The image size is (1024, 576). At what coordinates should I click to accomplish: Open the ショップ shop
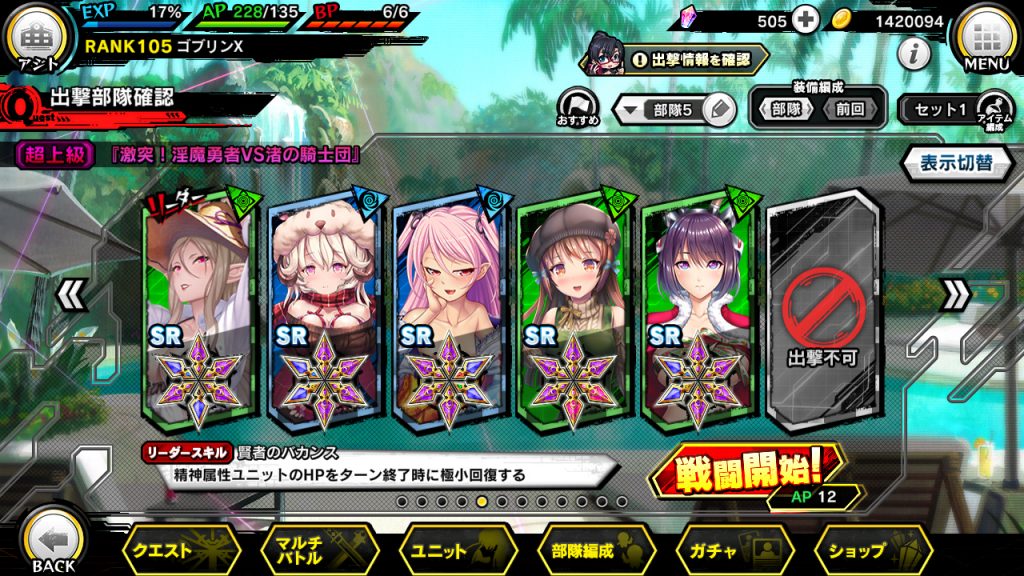[x=872, y=550]
